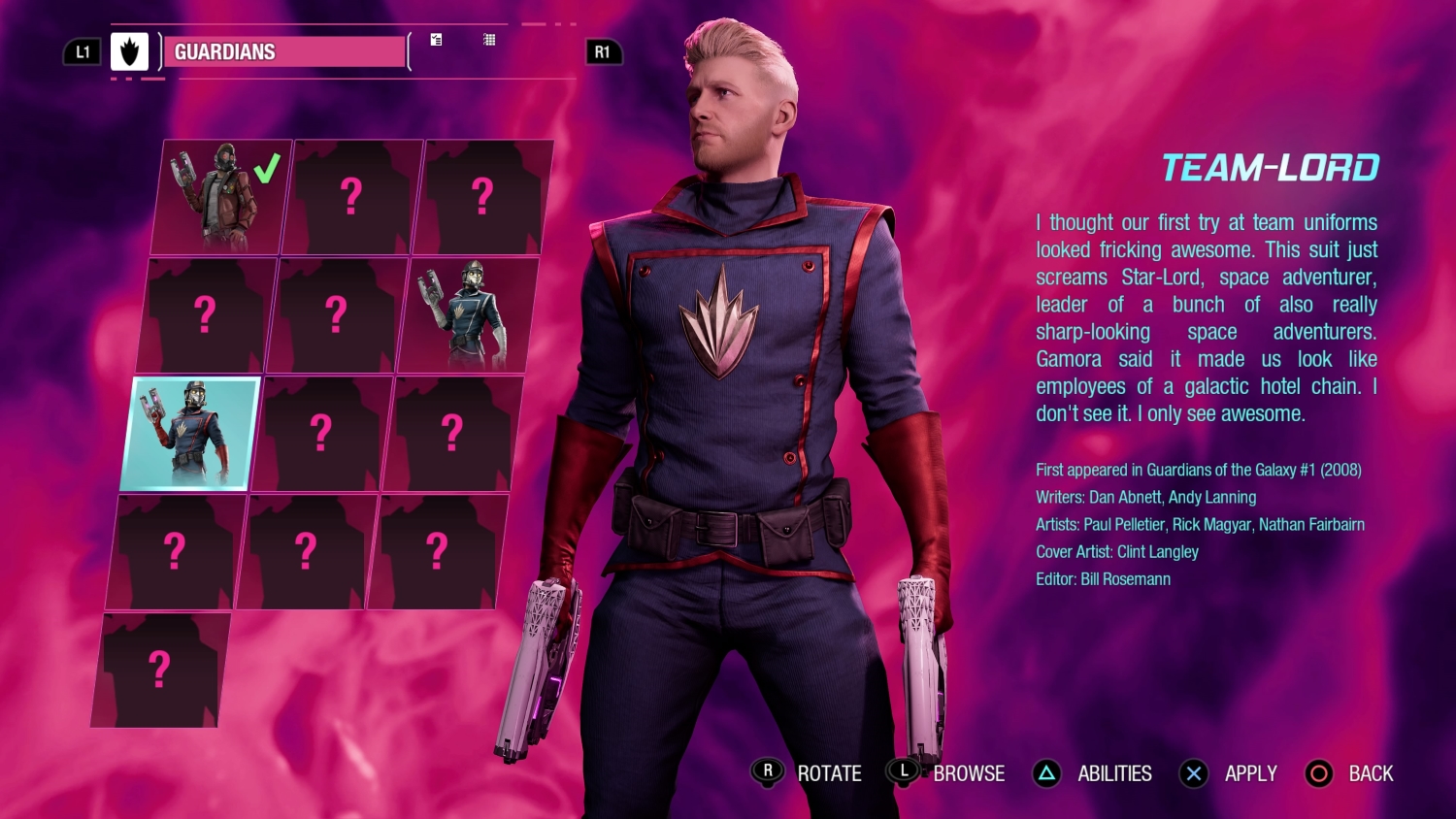This screenshot has width=1456, height=819.
Task: Pick the helmeted blue uniform outfit in the right column
Action: [468, 314]
